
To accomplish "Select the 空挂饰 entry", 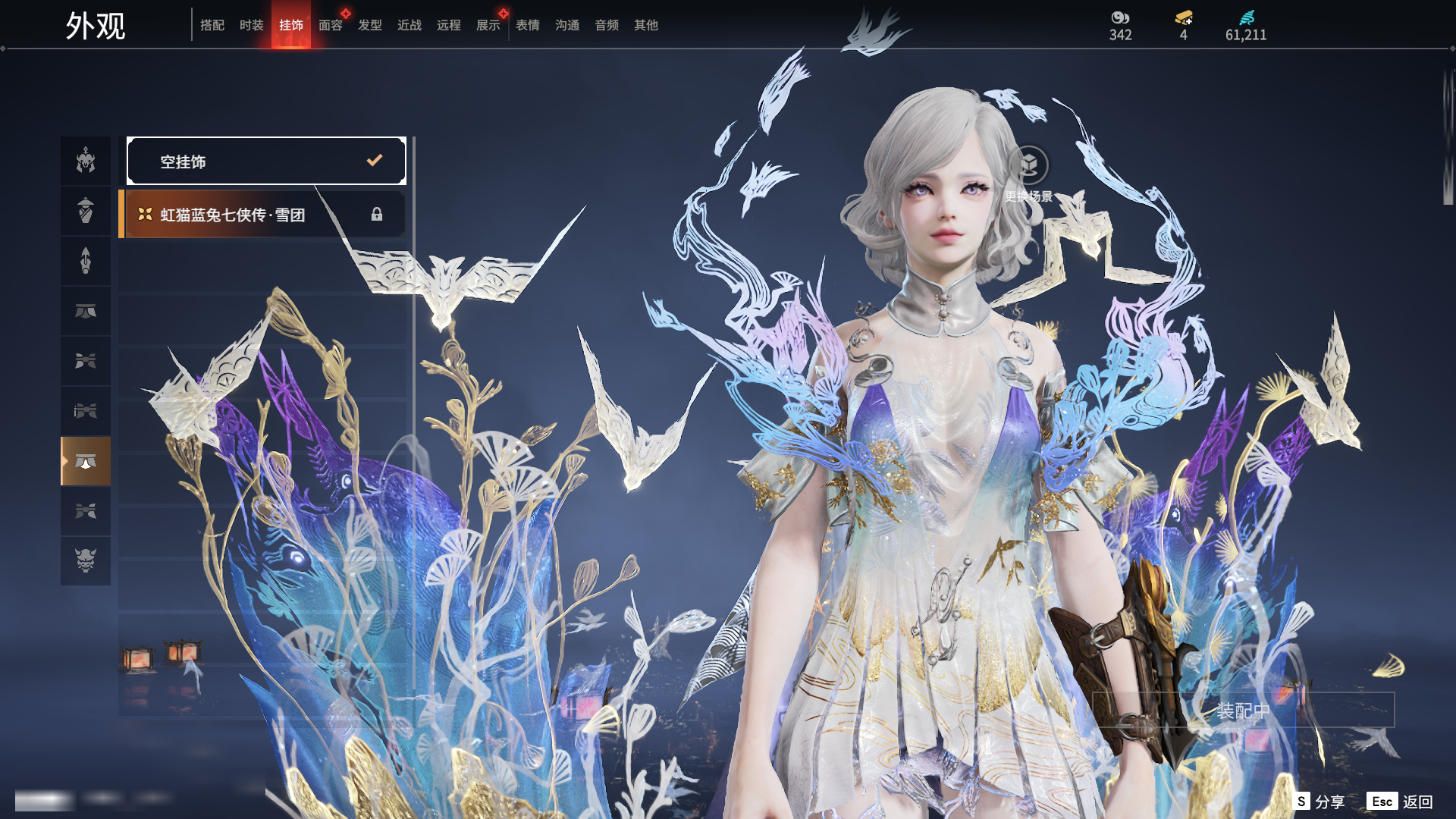I will click(266, 161).
